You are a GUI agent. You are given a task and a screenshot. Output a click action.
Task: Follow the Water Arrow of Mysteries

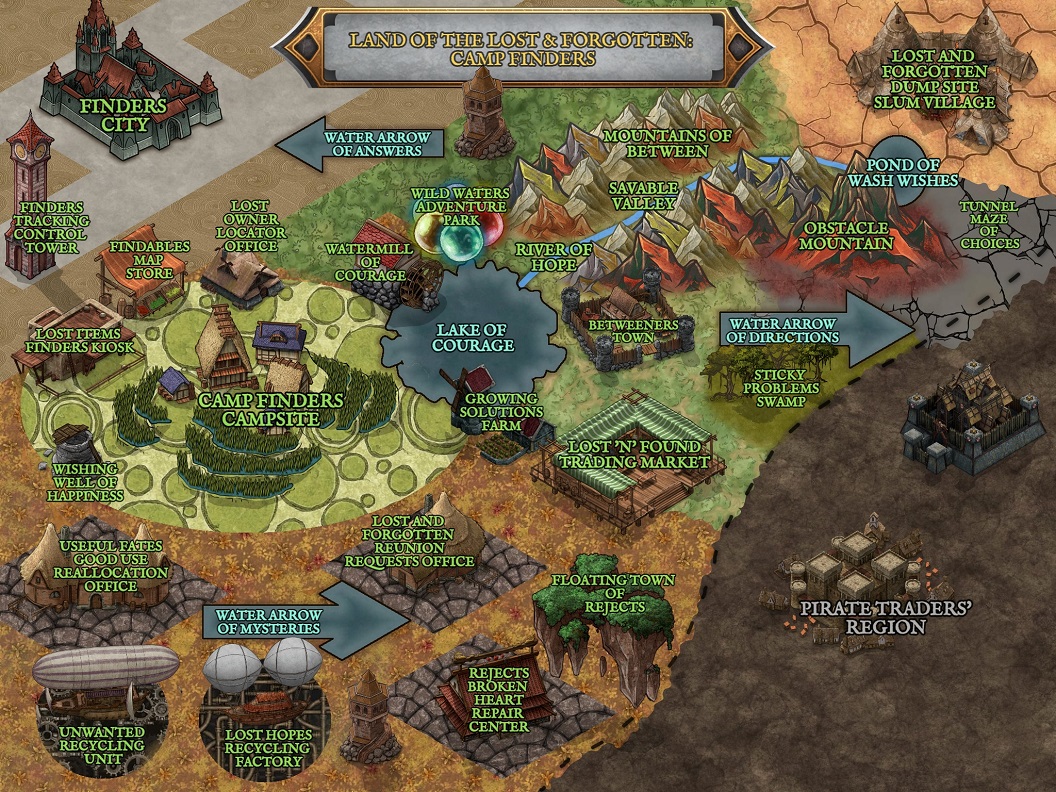(x=300, y=621)
